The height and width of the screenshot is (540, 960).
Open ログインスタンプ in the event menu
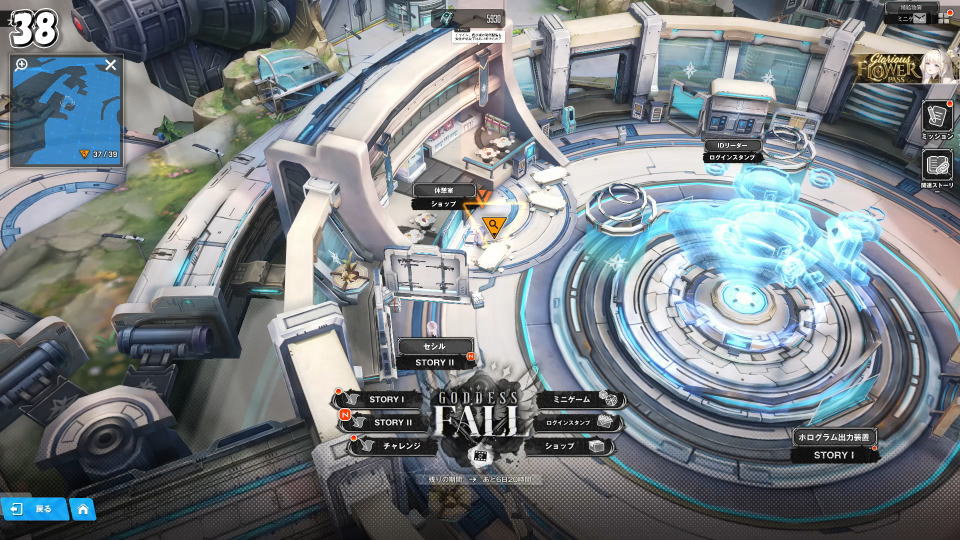tap(574, 423)
